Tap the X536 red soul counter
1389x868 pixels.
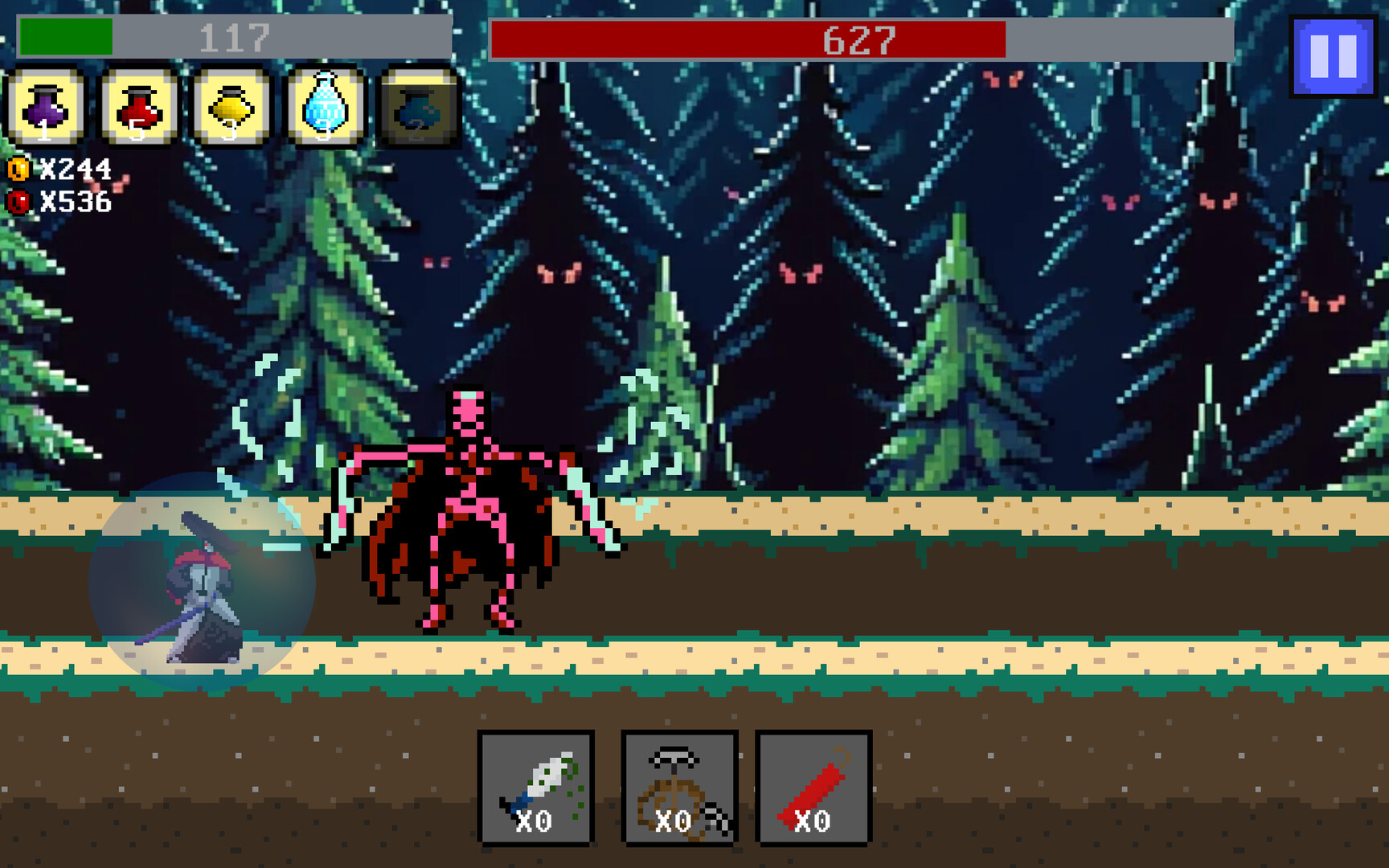(76, 203)
